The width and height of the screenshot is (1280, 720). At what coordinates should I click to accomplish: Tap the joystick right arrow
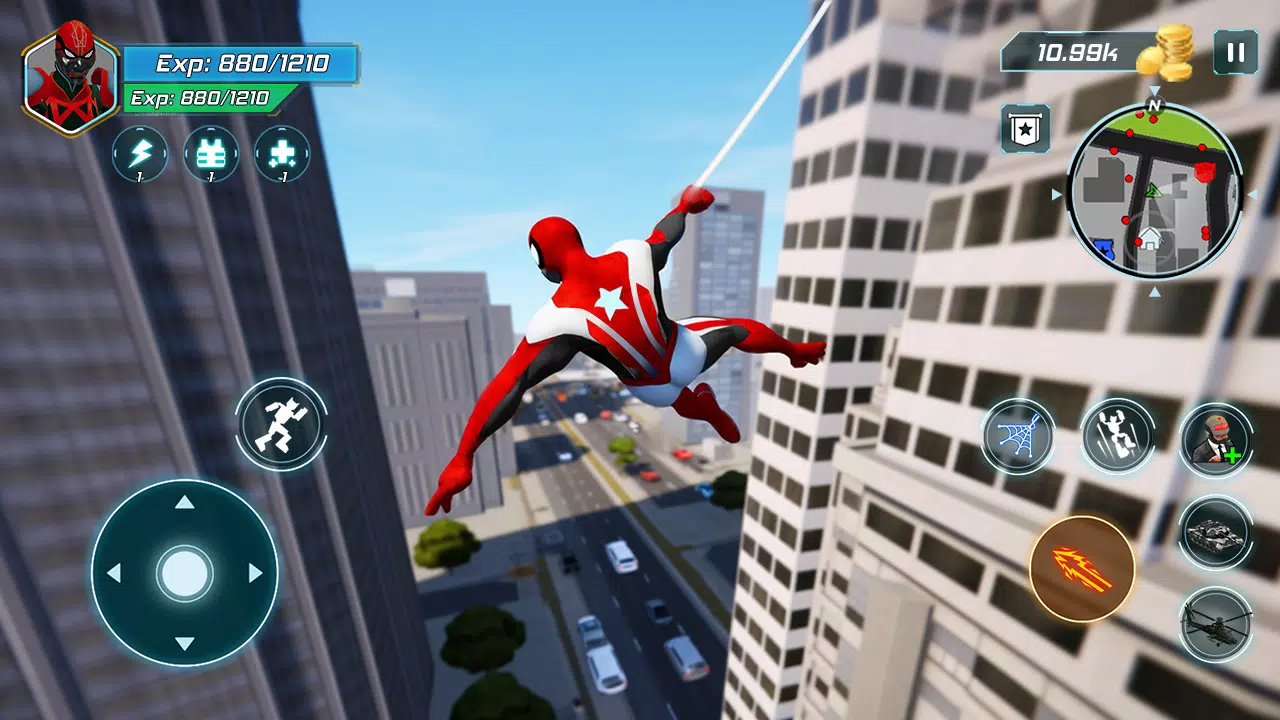point(256,573)
